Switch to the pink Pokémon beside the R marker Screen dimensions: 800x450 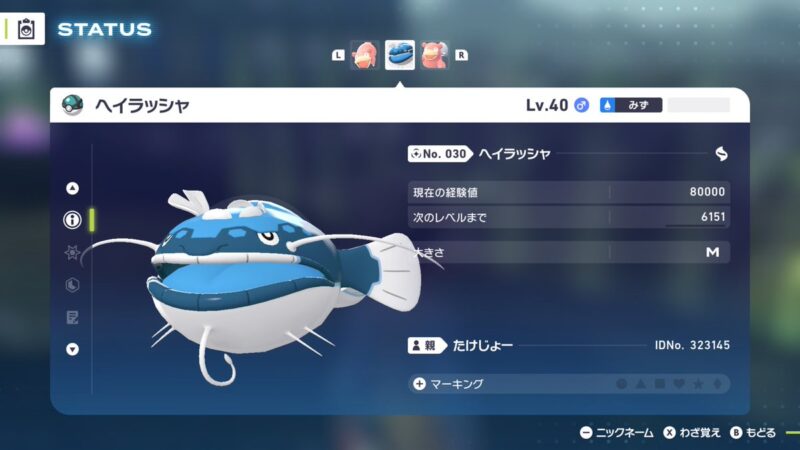(435, 55)
